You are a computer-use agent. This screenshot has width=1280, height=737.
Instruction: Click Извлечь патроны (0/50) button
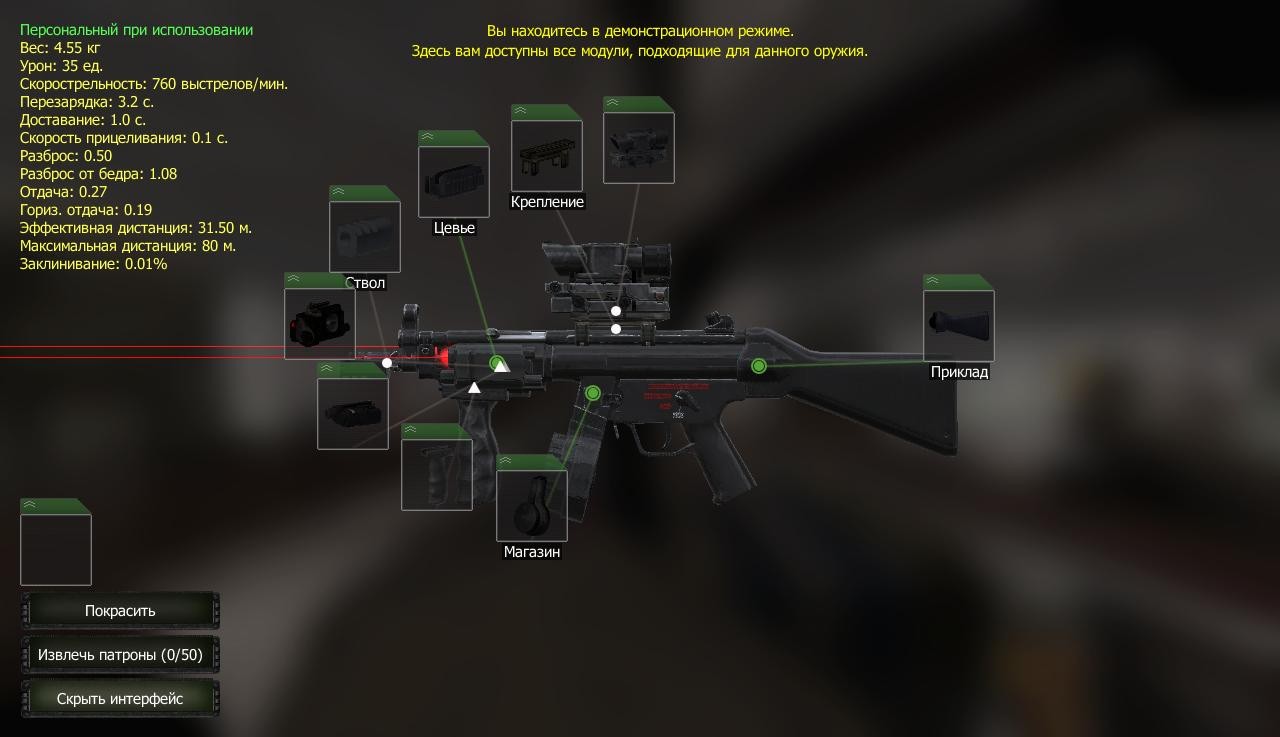click(120, 655)
